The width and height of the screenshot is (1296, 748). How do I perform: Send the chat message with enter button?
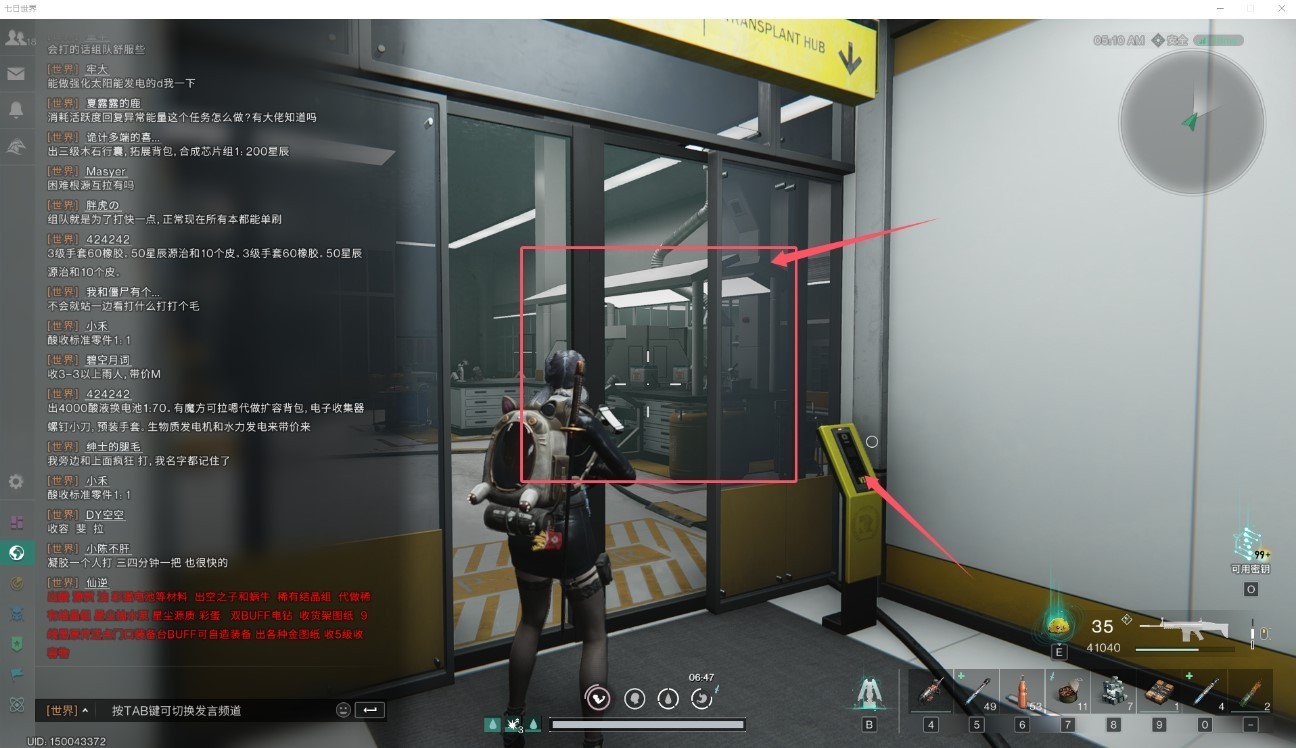click(369, 710)
